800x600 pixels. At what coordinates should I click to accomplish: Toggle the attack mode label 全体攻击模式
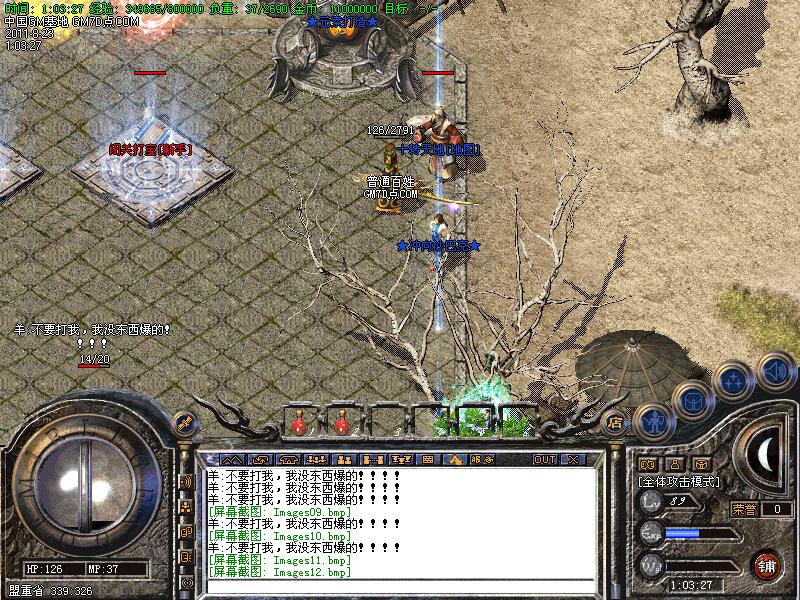pyautogui.click(x=679, y=481)
